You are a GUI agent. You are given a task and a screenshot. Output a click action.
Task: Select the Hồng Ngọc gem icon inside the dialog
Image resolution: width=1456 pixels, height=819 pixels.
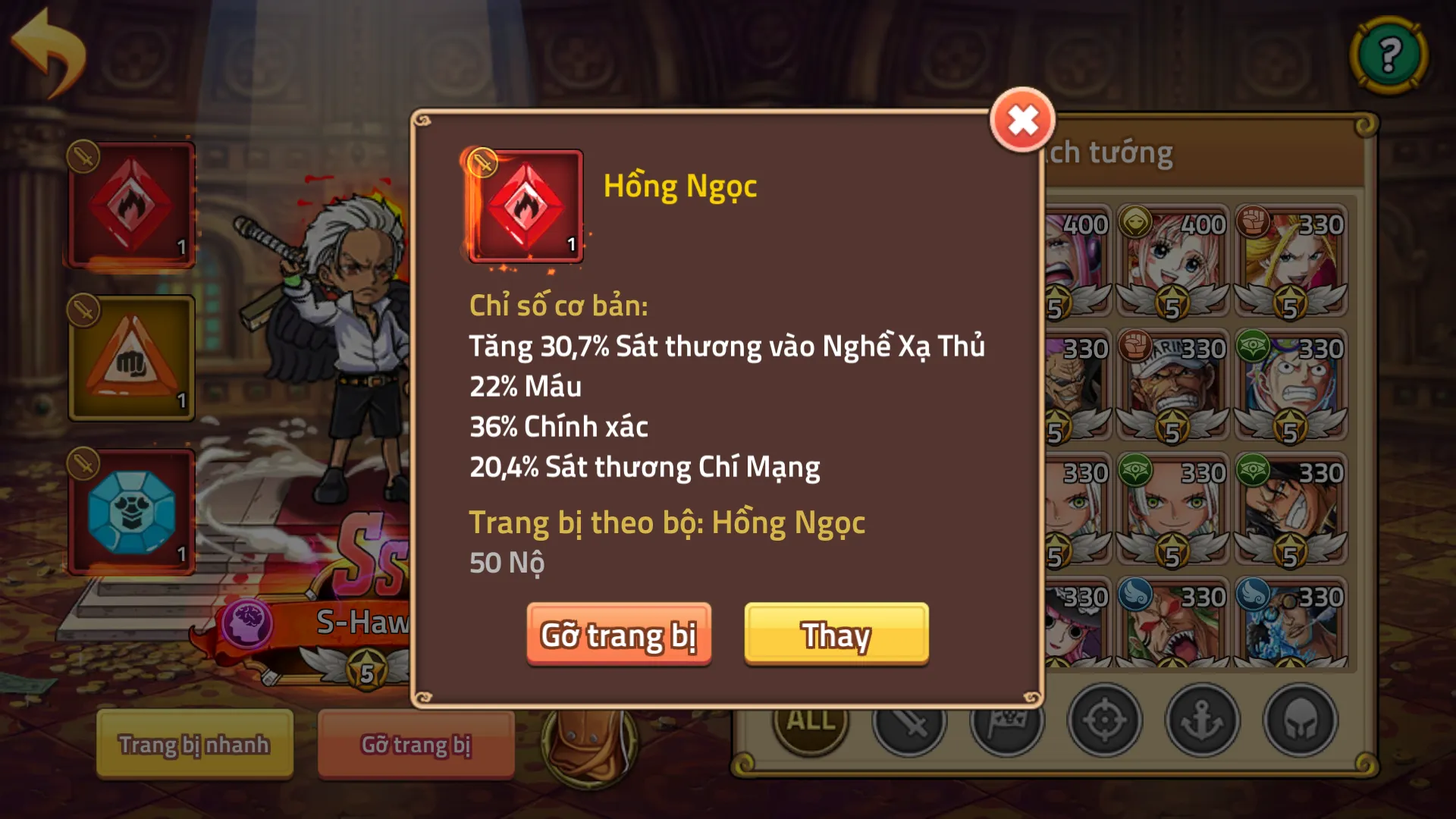tap(525, 207)
